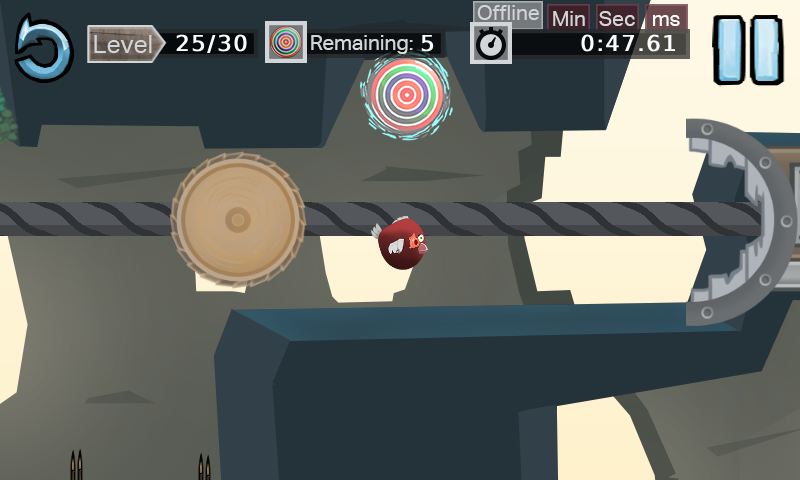Restart the level with the circular arrow
Viewport: 800px width, 480px height.
[x=43, y=48]
